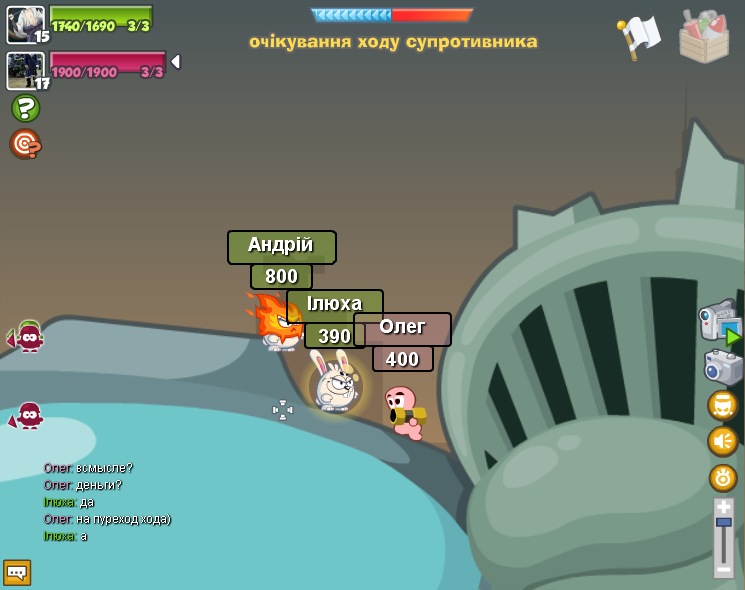Click the orange button below the speaker
Viewport: 745px width, 590px height.
point(723,477)
